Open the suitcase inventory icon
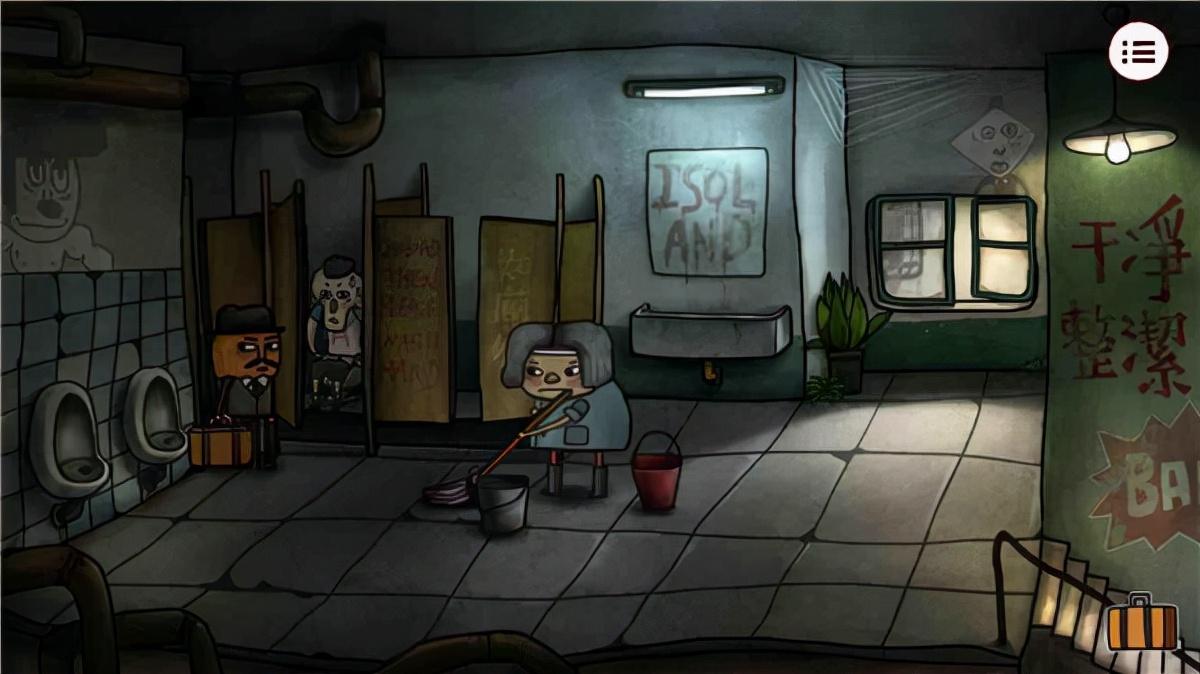Viewport: 1200px width, 674px height. coord(1142,625)
